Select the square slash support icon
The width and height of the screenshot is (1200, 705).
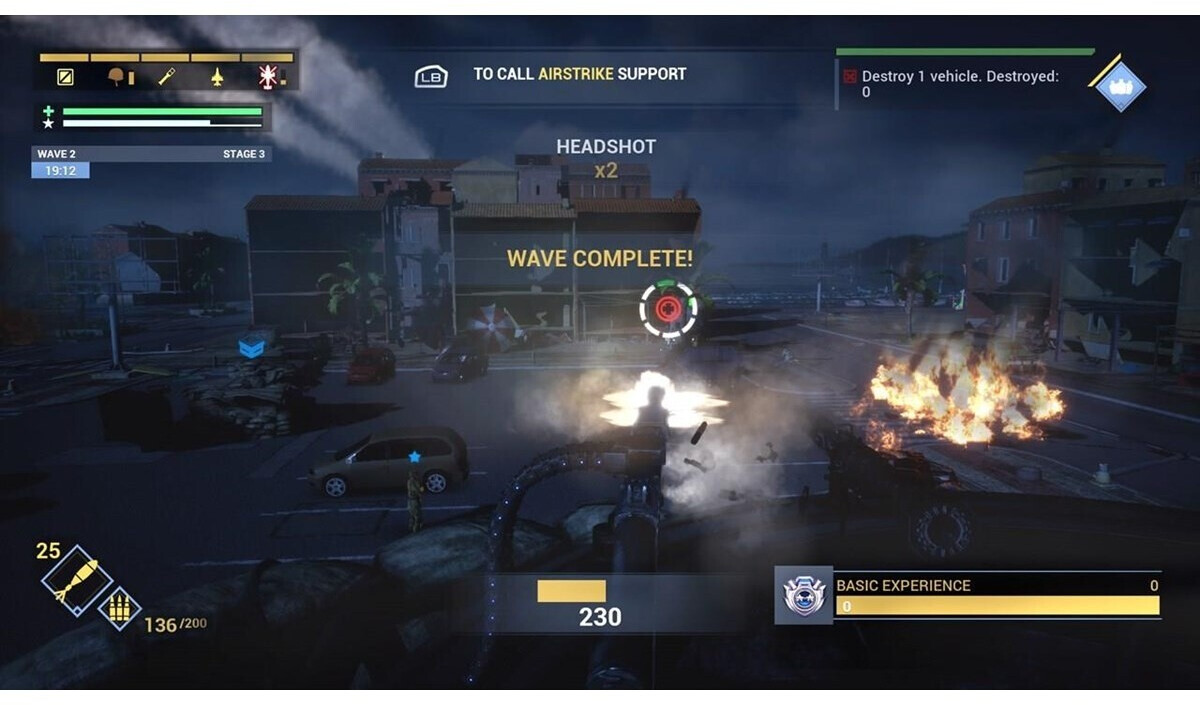click(65, 76)
